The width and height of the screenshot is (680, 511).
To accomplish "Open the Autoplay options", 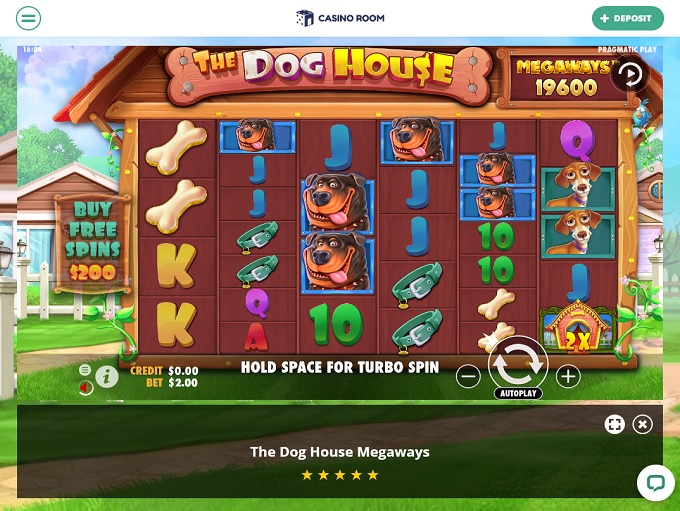I will click(x=517, y=394).
